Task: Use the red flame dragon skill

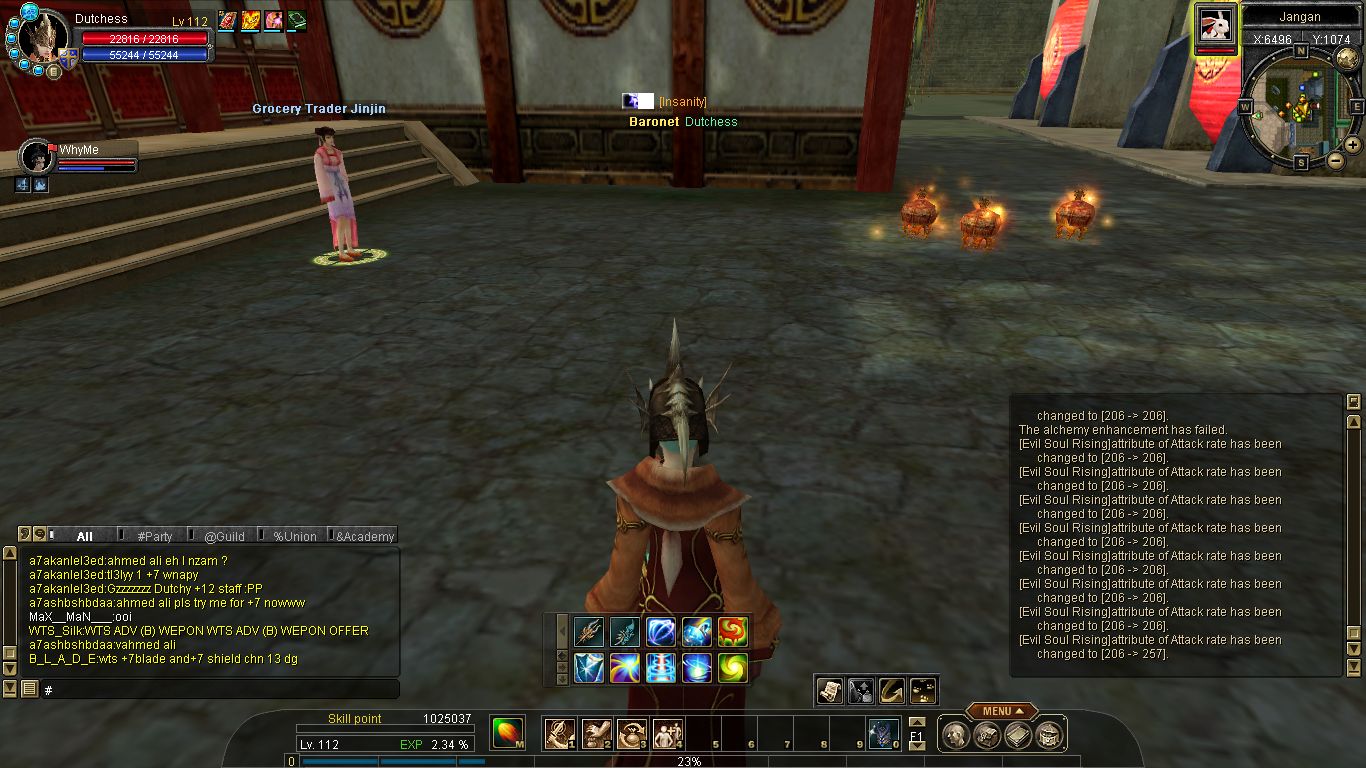Action: pos(733,631)
